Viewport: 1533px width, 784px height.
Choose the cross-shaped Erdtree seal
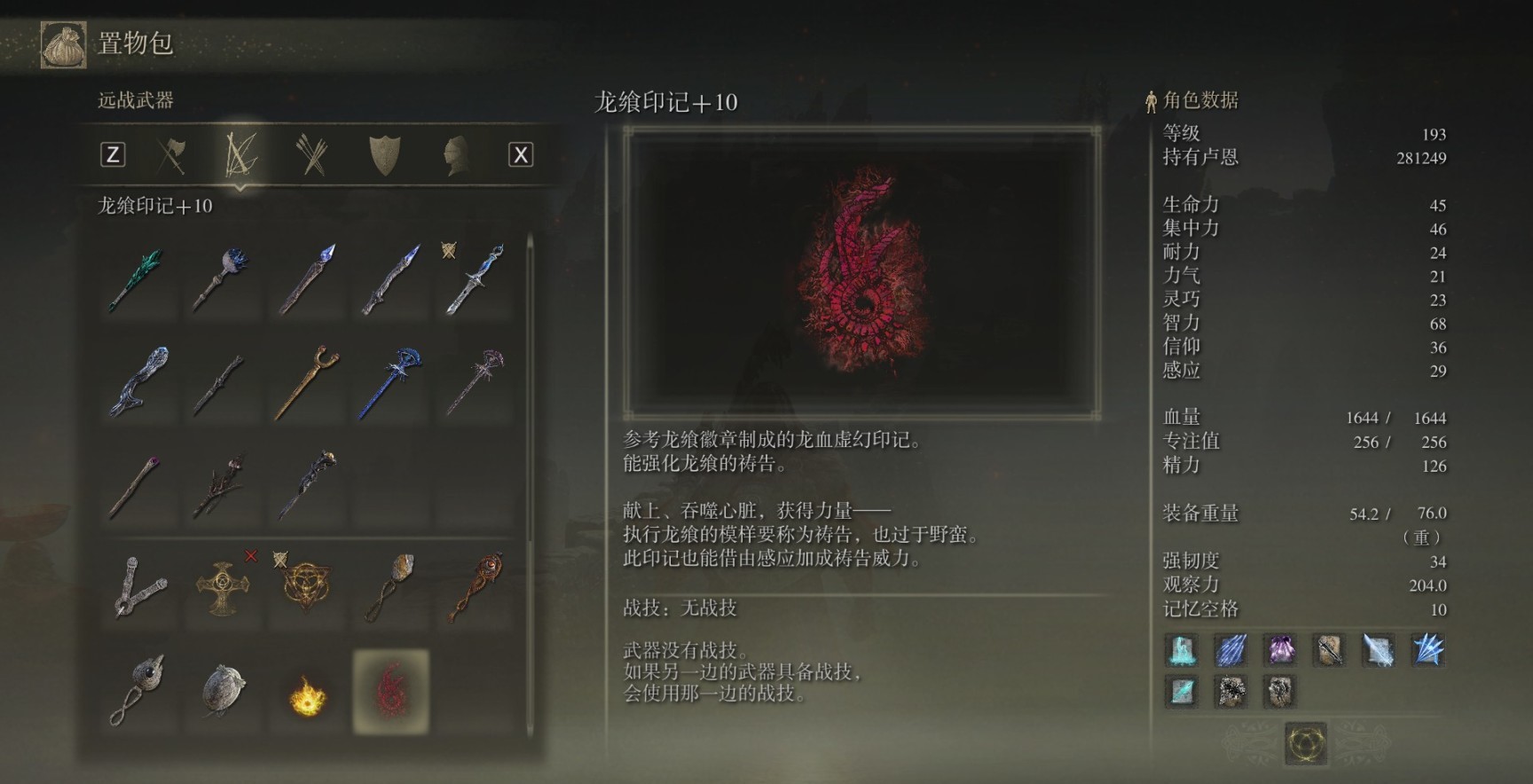tap(220, 587)
